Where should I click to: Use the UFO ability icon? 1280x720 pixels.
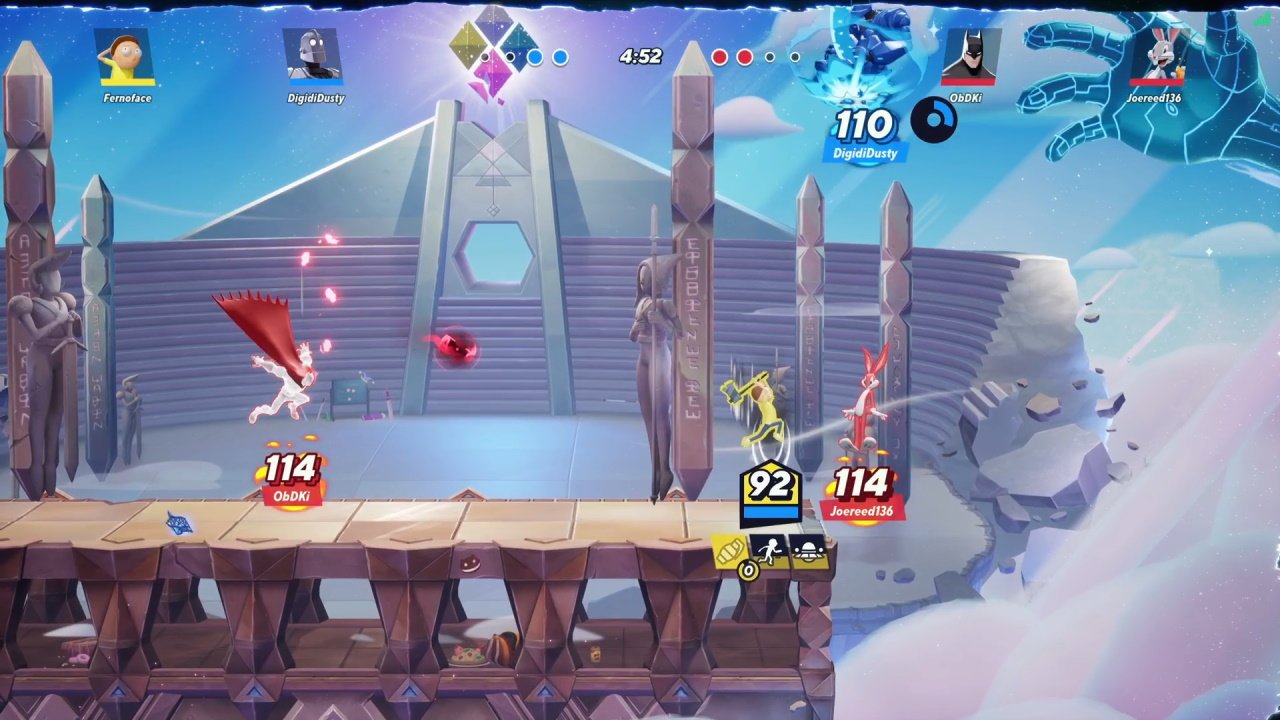click(x=808, y=550)
